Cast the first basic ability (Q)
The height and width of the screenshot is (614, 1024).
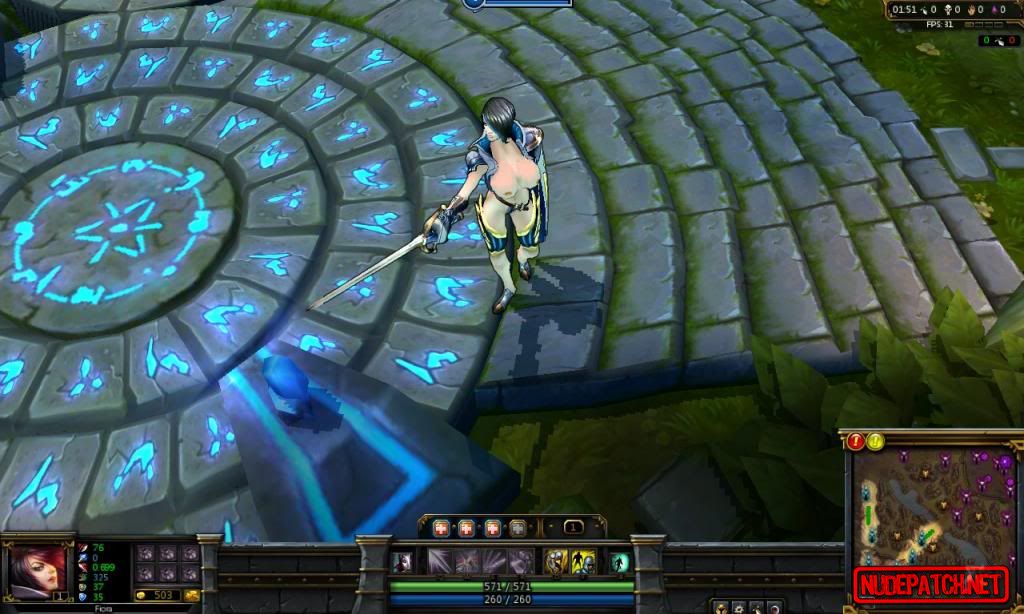tap(441, 562)
